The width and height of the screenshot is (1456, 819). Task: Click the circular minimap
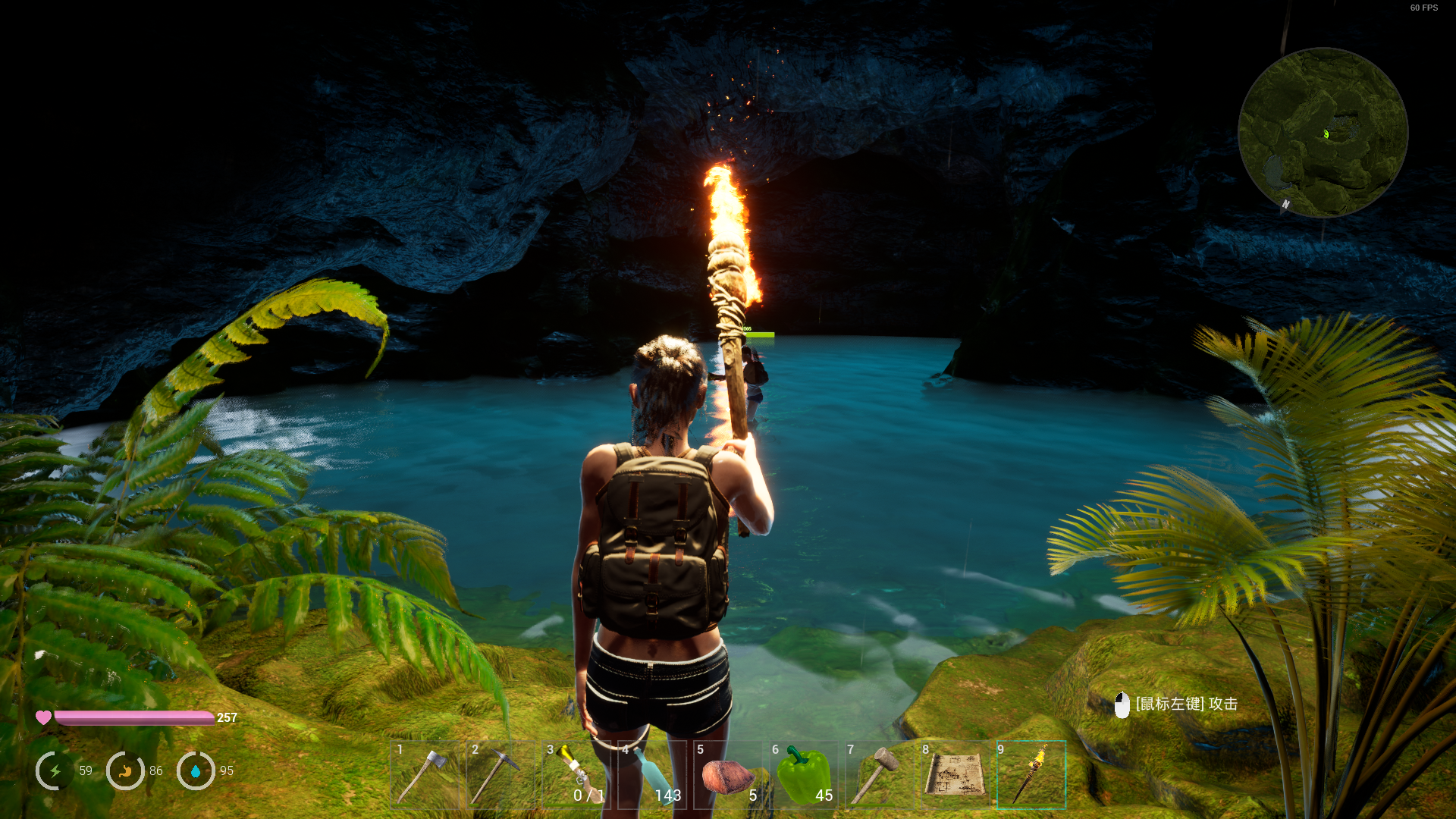(1323, 133)
